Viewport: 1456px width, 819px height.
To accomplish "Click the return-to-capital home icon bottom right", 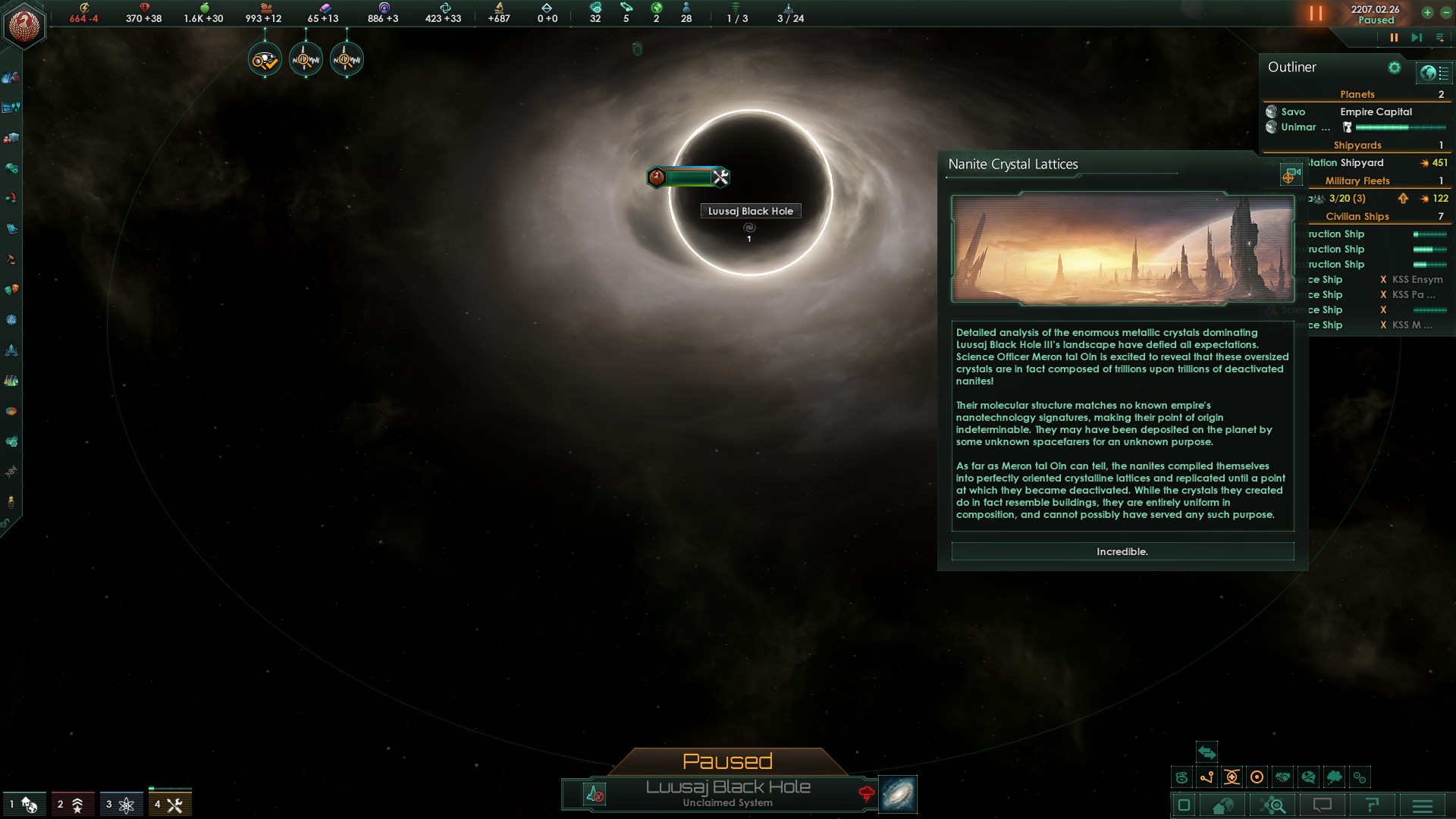I will [1223, 807].
